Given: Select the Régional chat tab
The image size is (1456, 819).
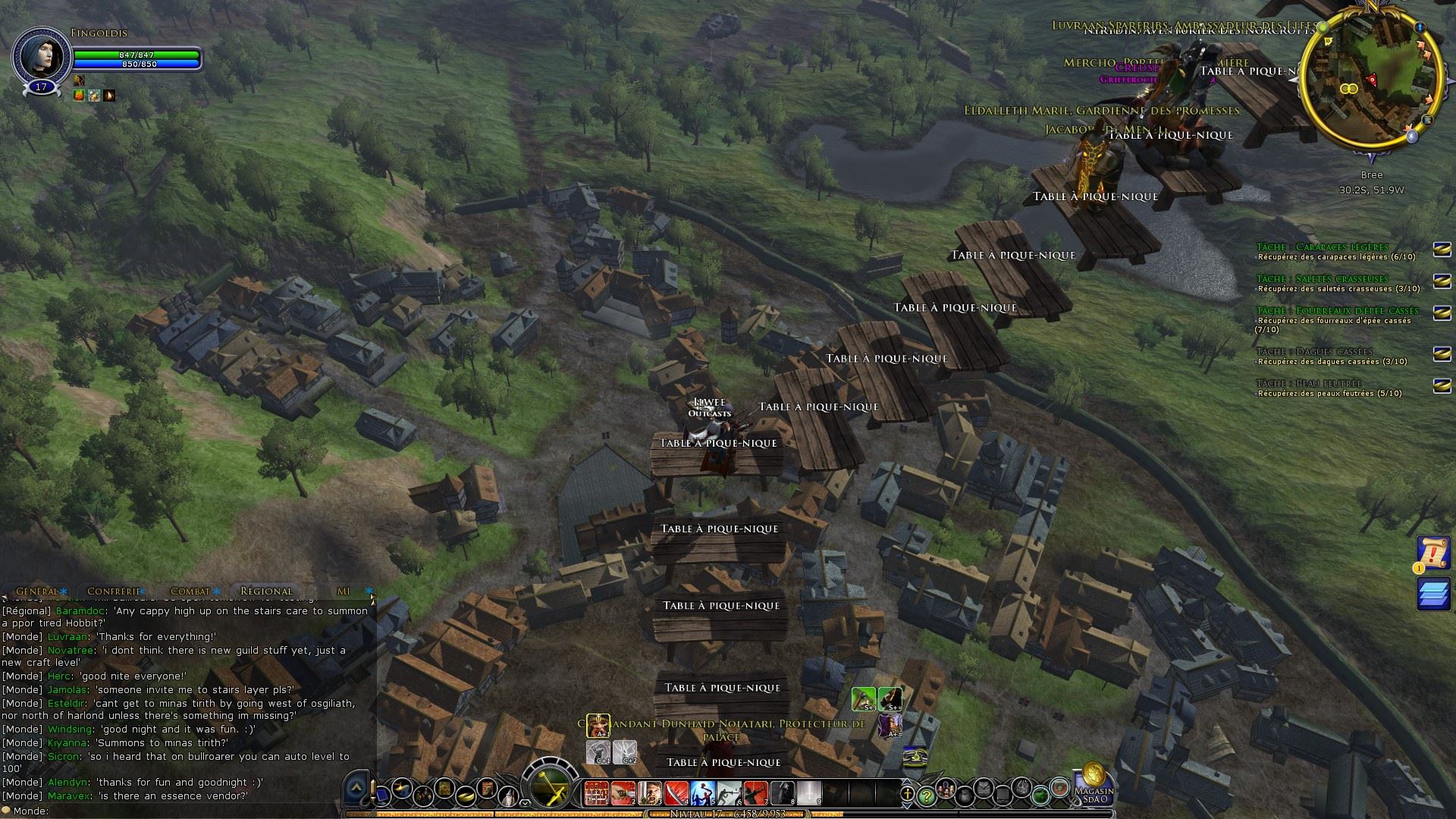Looking at the screenshot, I should [x=266, y=591].
